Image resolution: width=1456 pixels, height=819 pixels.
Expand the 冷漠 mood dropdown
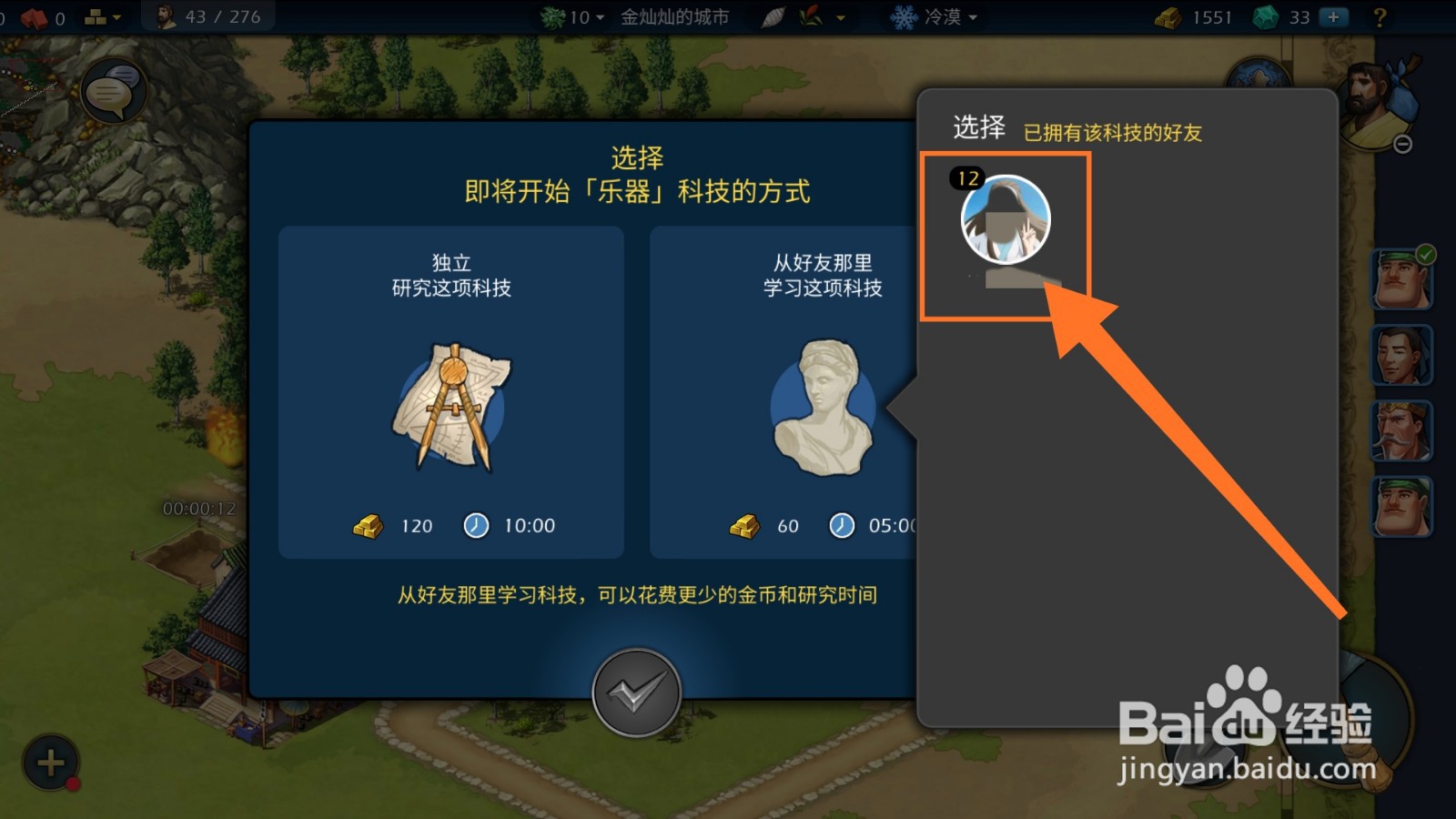[937, 16]
